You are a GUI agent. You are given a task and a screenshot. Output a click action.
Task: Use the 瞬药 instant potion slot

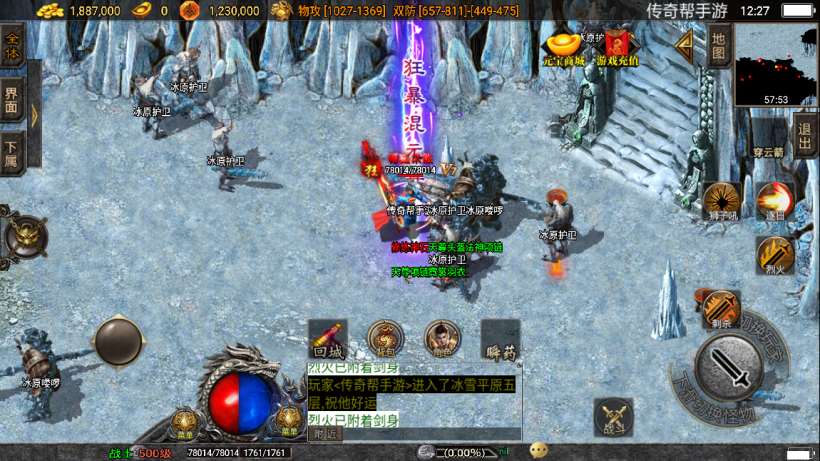point(500,339)
